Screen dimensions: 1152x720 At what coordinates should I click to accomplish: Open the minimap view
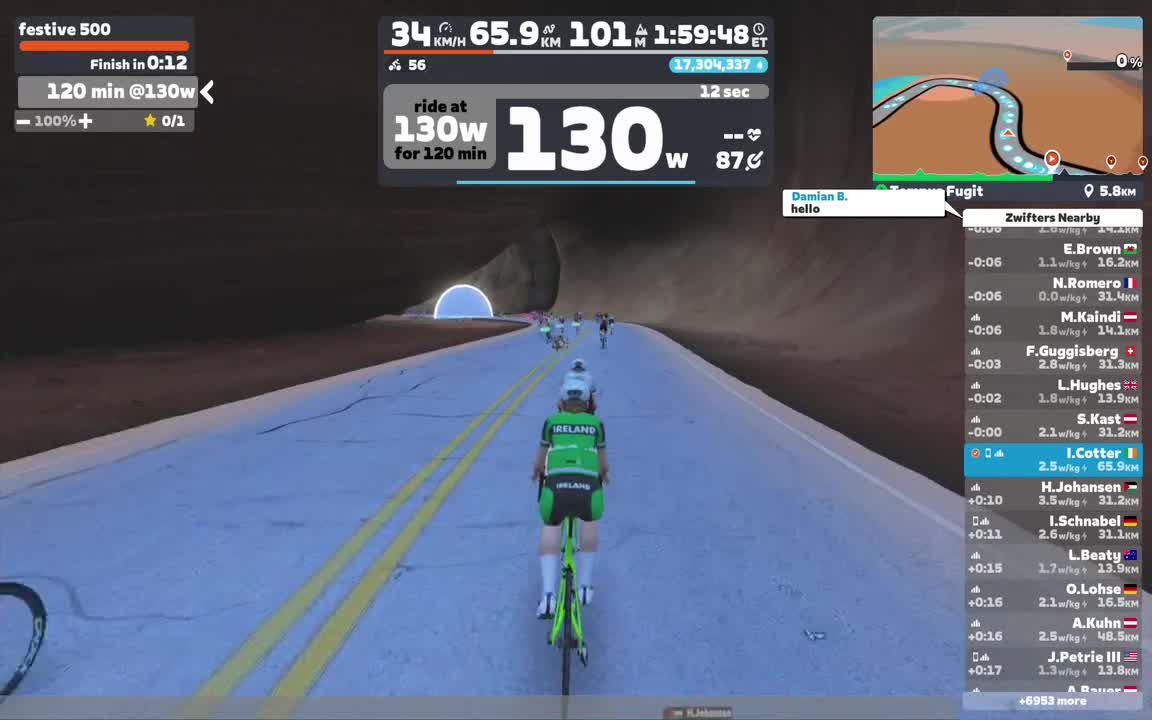1007,97
